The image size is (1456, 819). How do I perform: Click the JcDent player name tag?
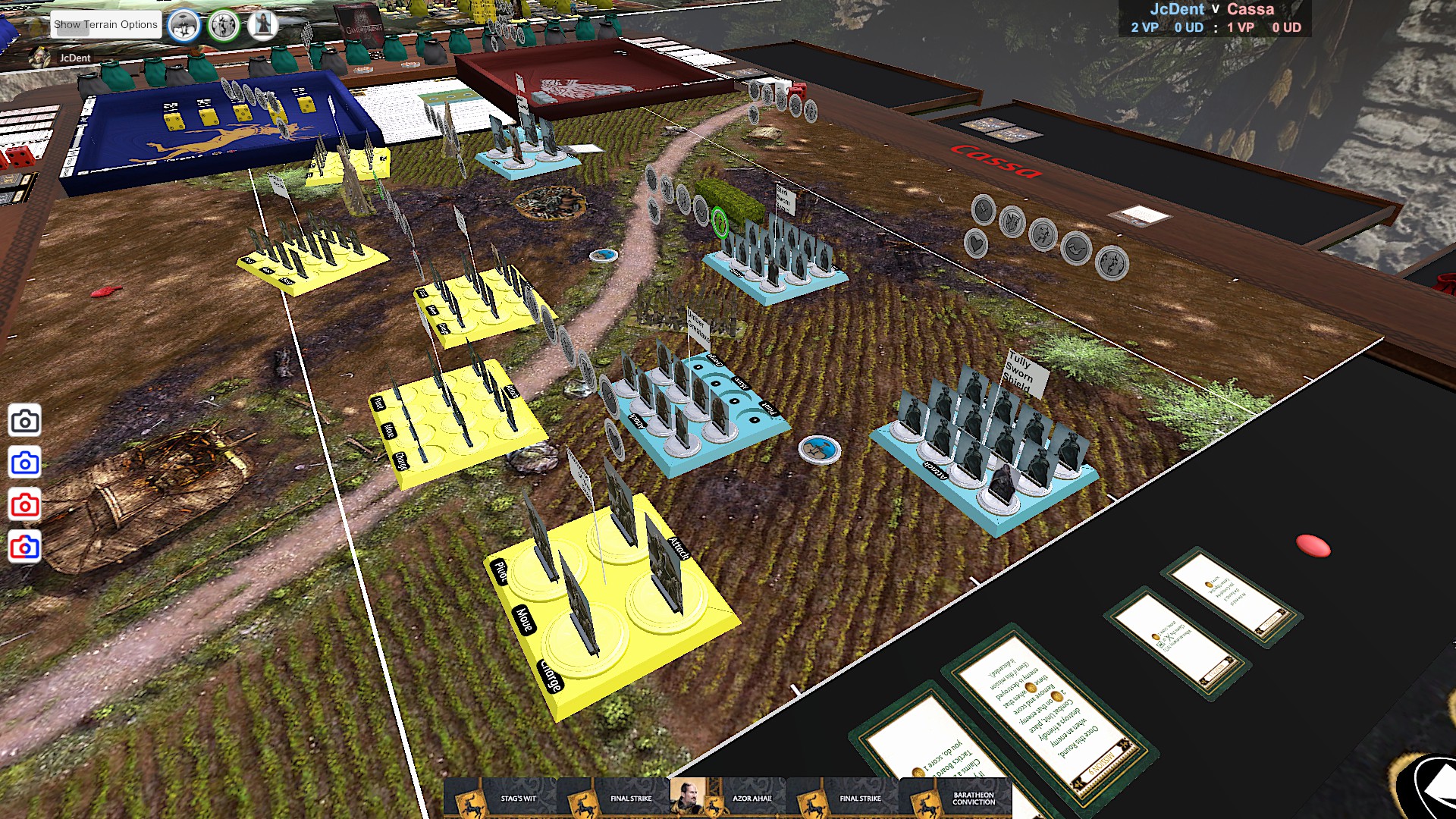click(74, 58)
